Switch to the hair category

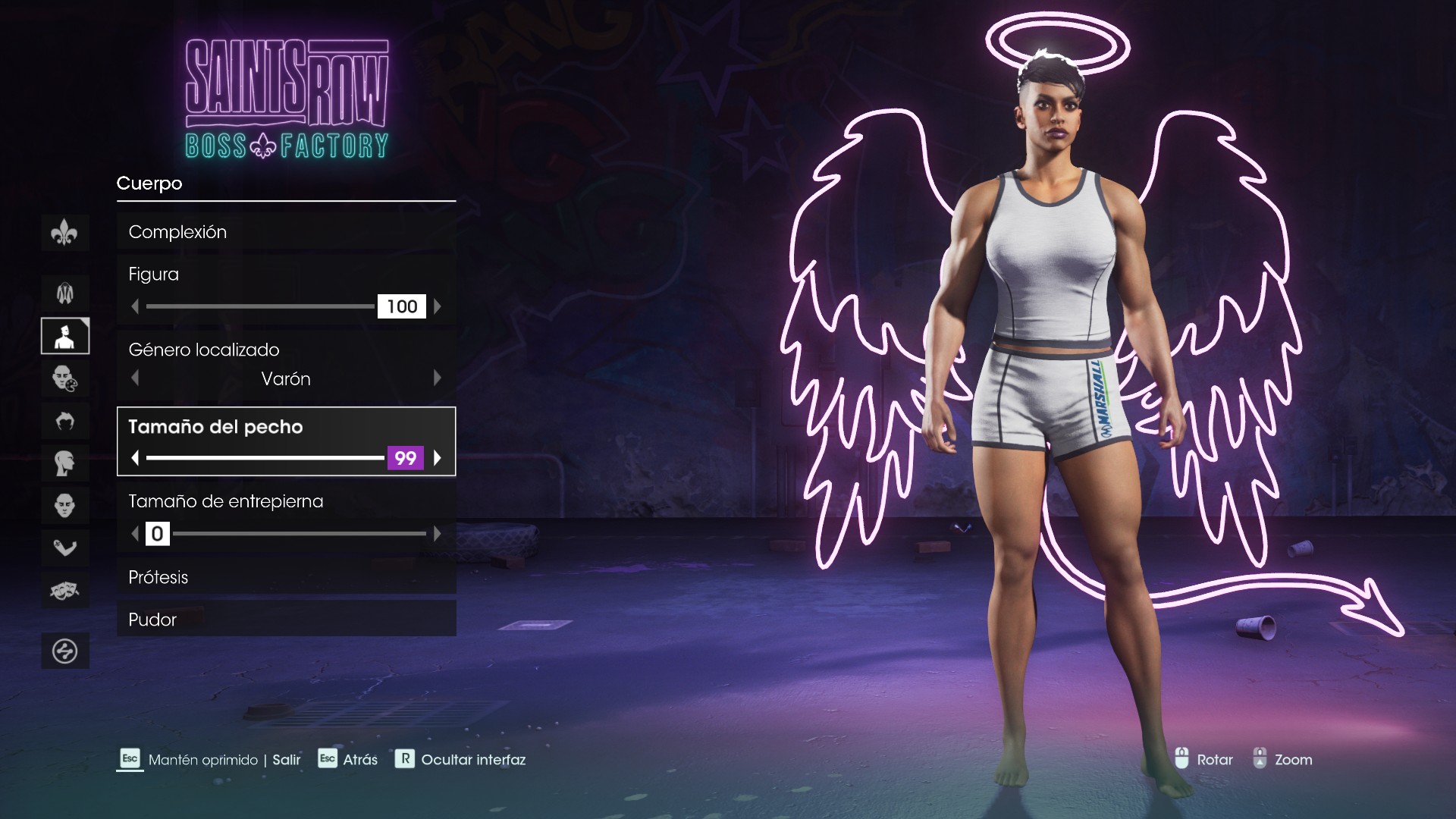65,420
